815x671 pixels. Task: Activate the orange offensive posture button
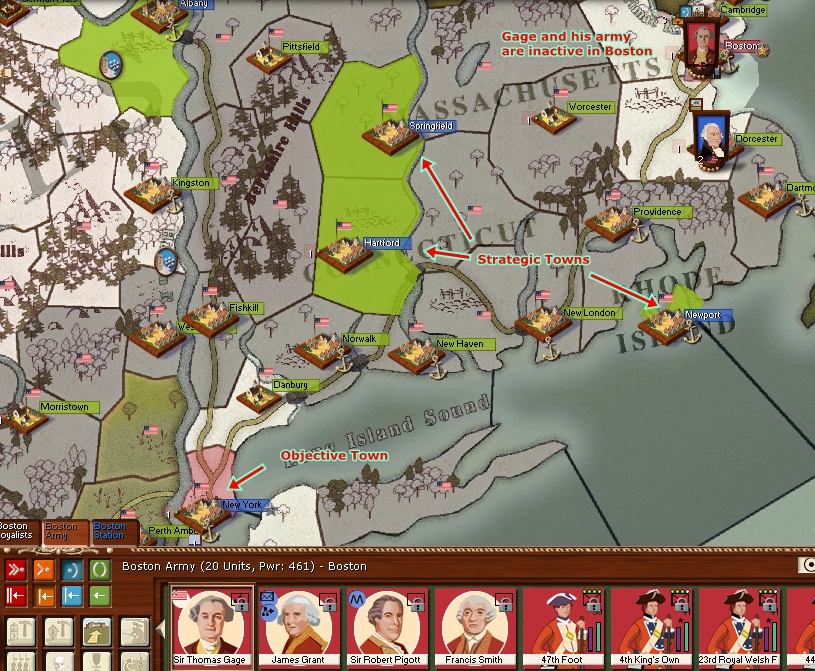45,570
